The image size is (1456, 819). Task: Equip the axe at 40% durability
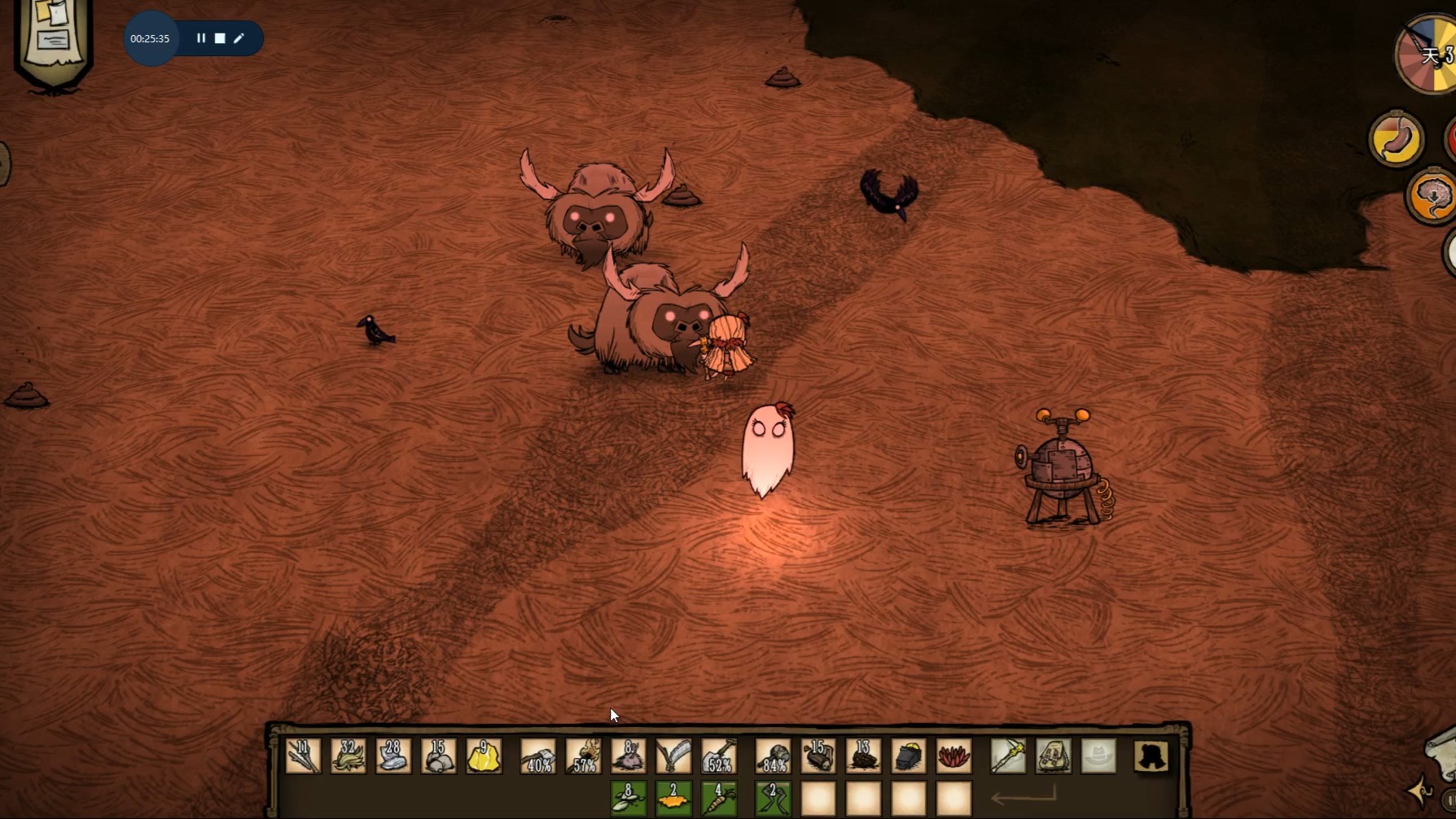(x=538, y=756)
